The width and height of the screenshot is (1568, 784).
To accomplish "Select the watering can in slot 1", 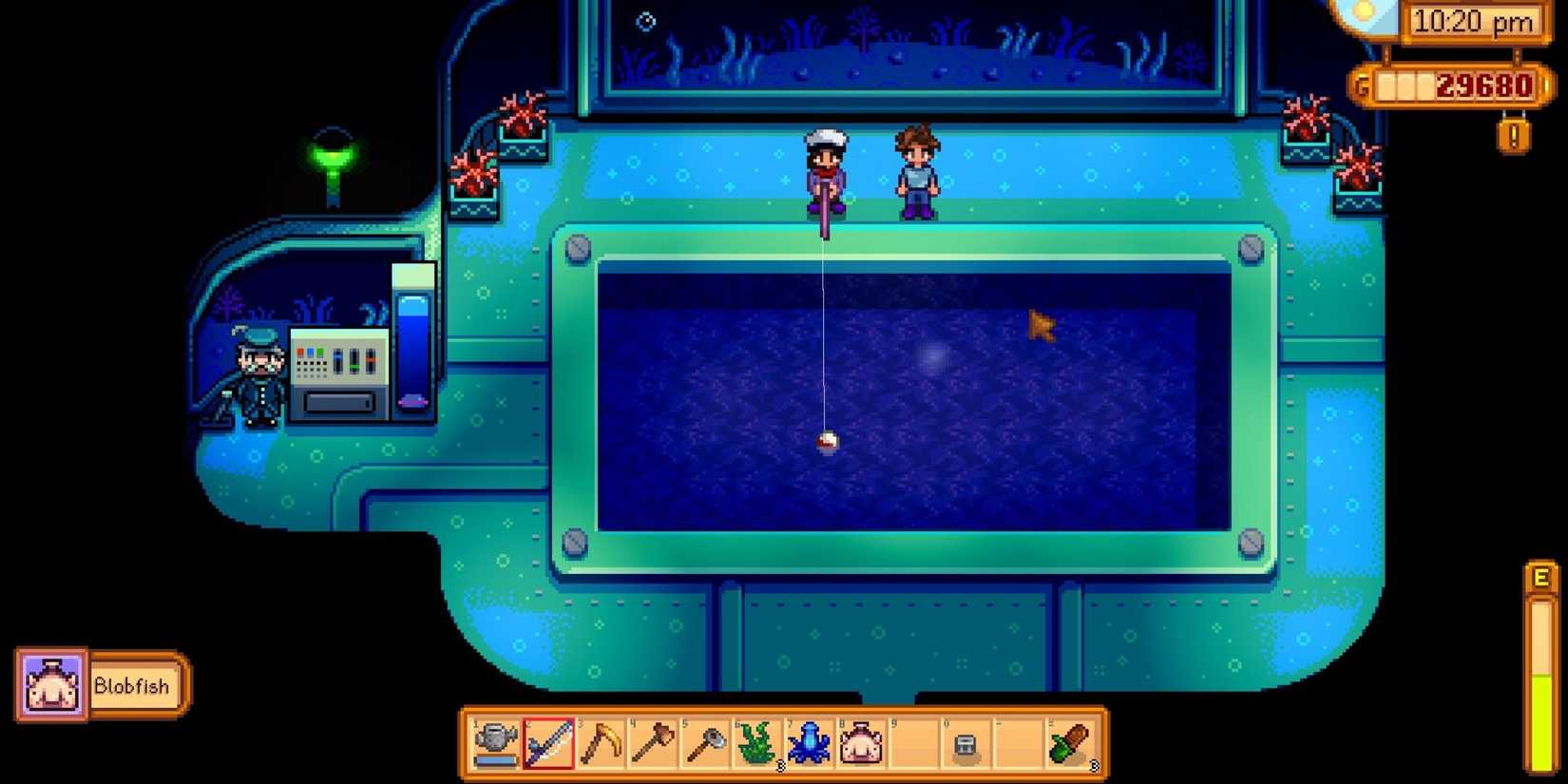I will click(494, 748).
